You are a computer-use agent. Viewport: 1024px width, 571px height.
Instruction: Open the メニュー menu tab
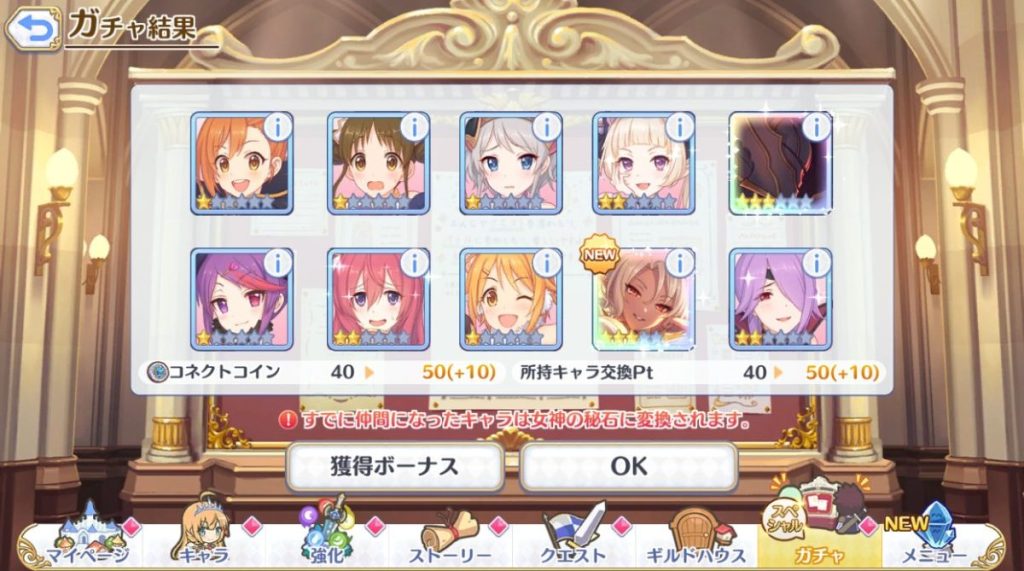click(x=941, y=541)
